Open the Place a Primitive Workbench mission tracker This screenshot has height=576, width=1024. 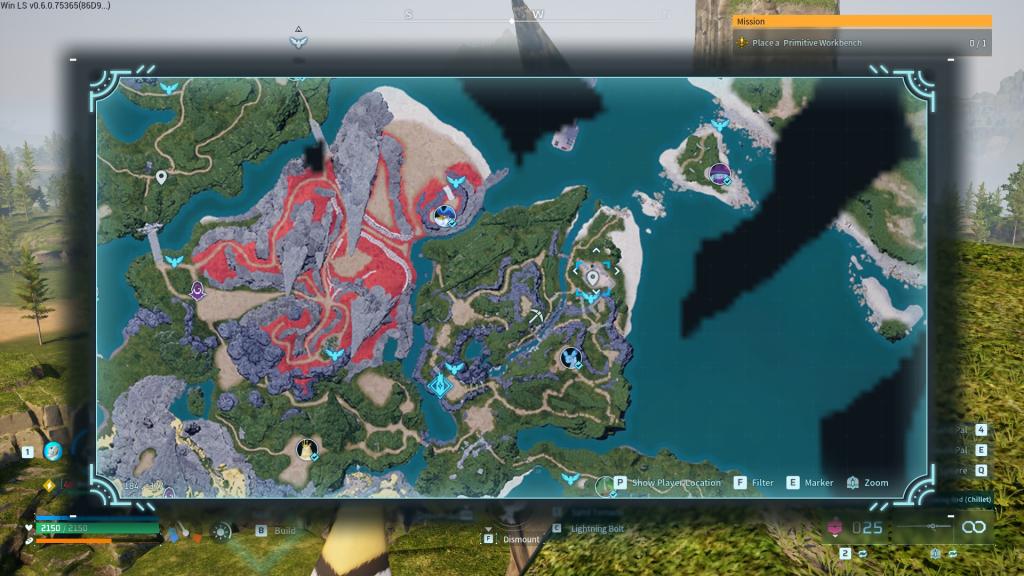(x=862, y=43)
